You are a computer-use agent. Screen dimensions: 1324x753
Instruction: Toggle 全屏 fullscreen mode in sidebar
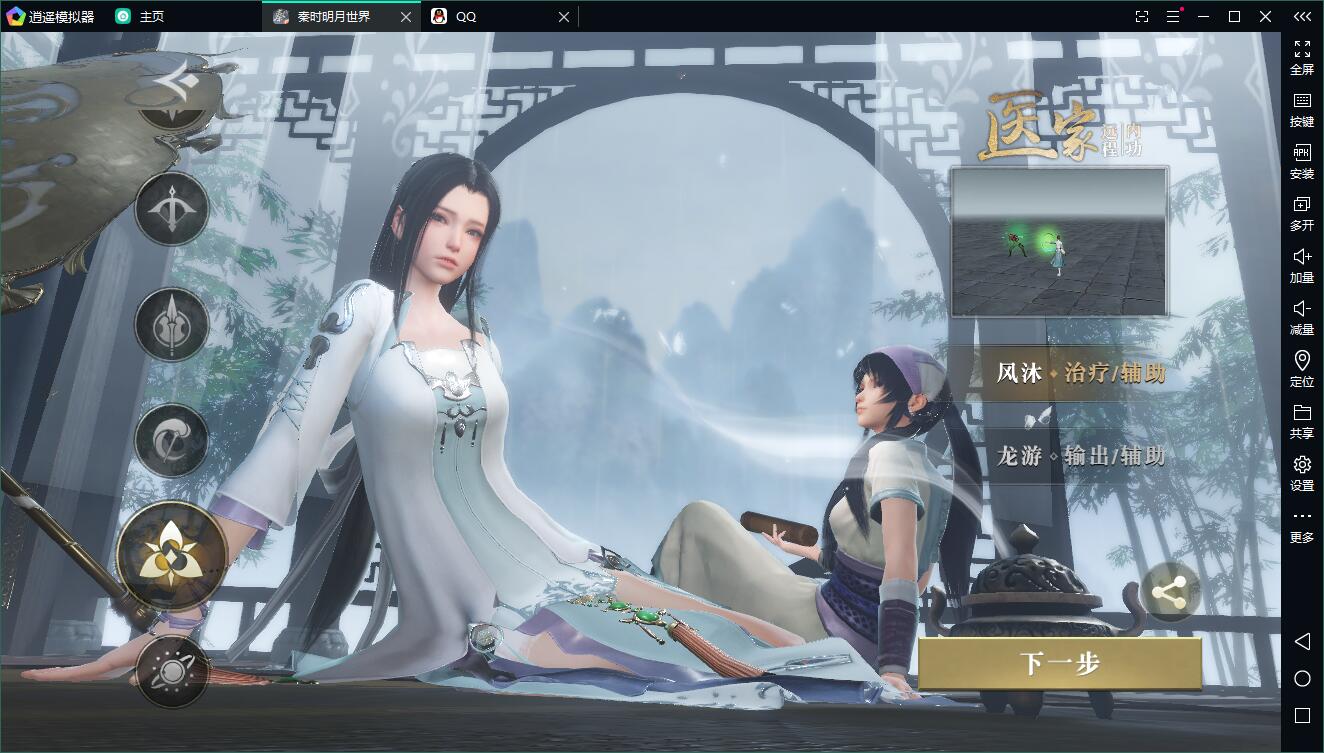click(1302, 57)
